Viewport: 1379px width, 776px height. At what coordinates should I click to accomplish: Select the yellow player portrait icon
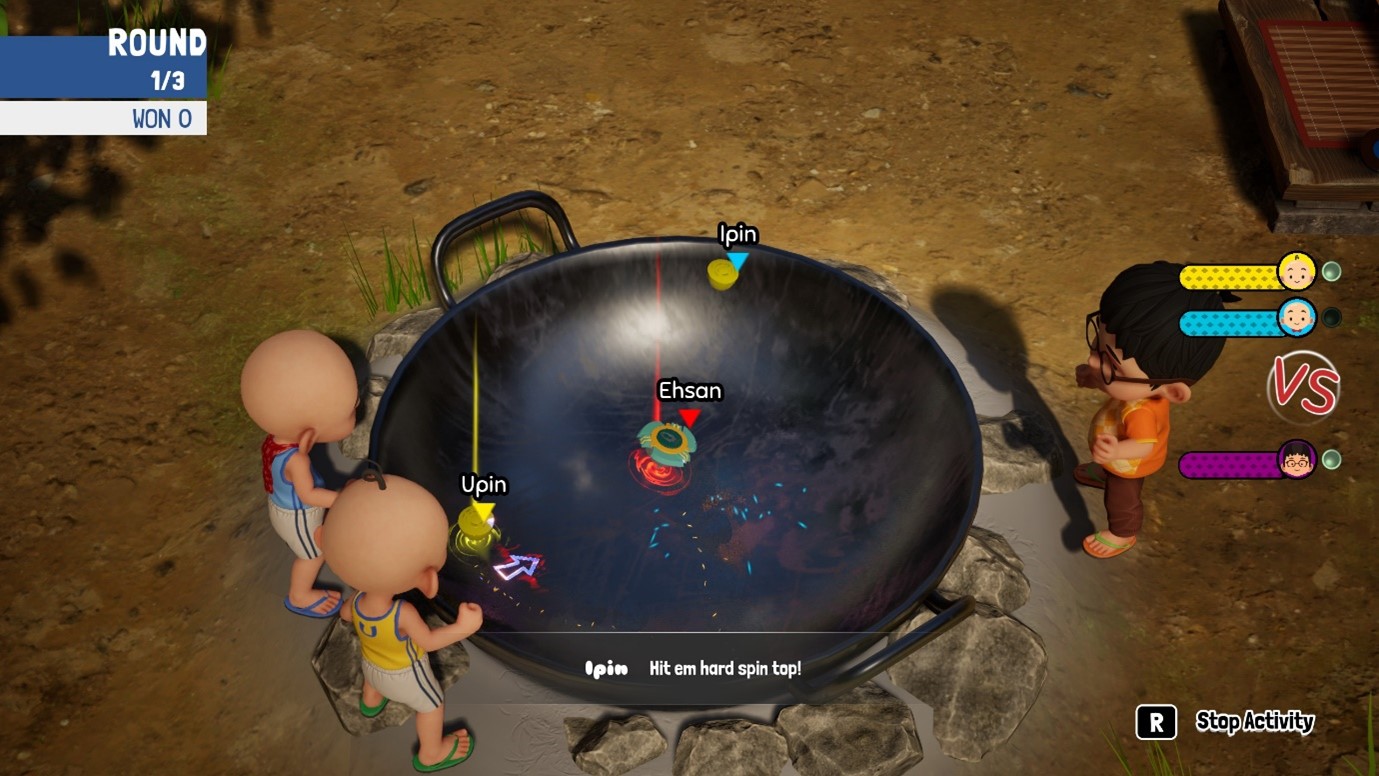1296,271
